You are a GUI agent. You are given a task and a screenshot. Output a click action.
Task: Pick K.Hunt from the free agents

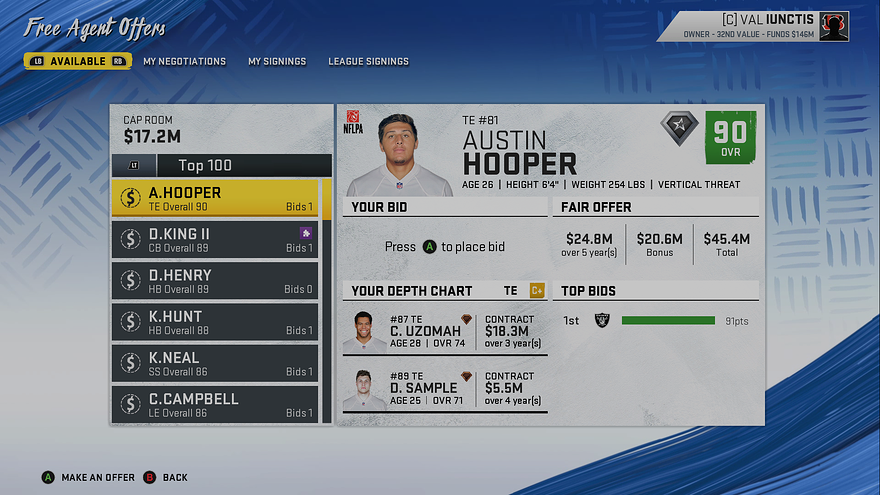[x=215, y=321]
